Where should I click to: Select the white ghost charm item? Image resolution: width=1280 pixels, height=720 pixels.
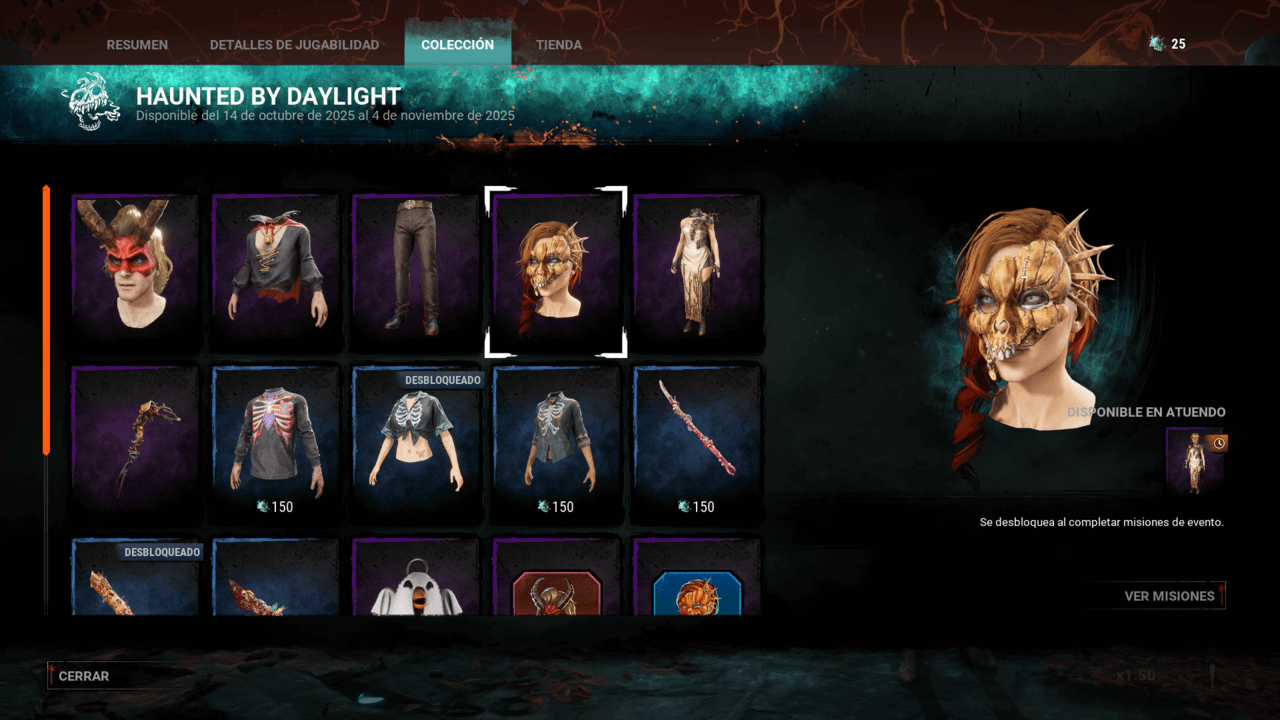click(x=416, y=585)
